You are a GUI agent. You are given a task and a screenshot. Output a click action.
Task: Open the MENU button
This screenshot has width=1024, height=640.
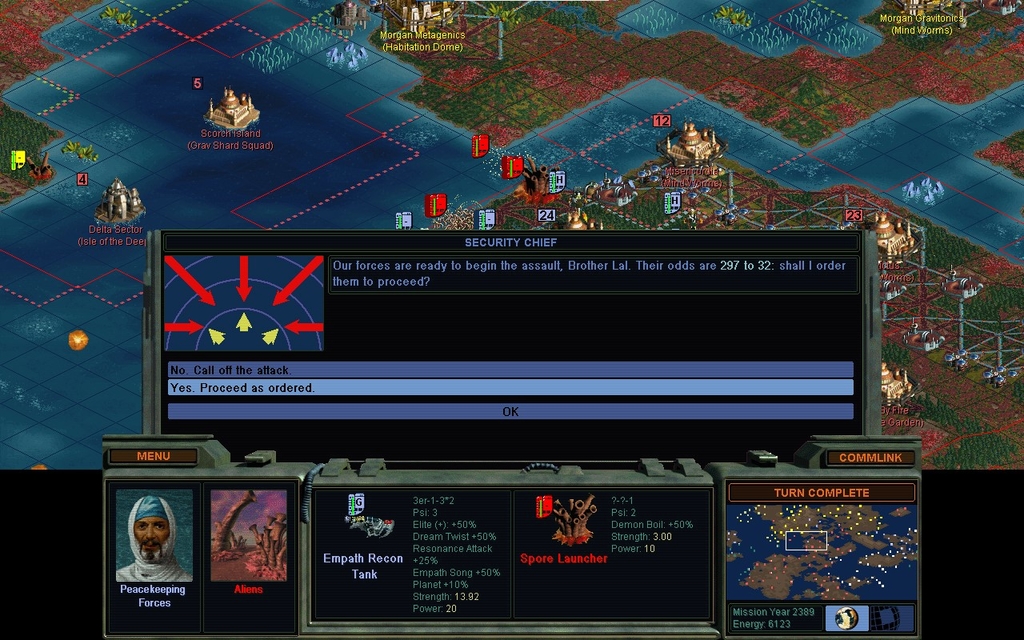pos(153,456)
